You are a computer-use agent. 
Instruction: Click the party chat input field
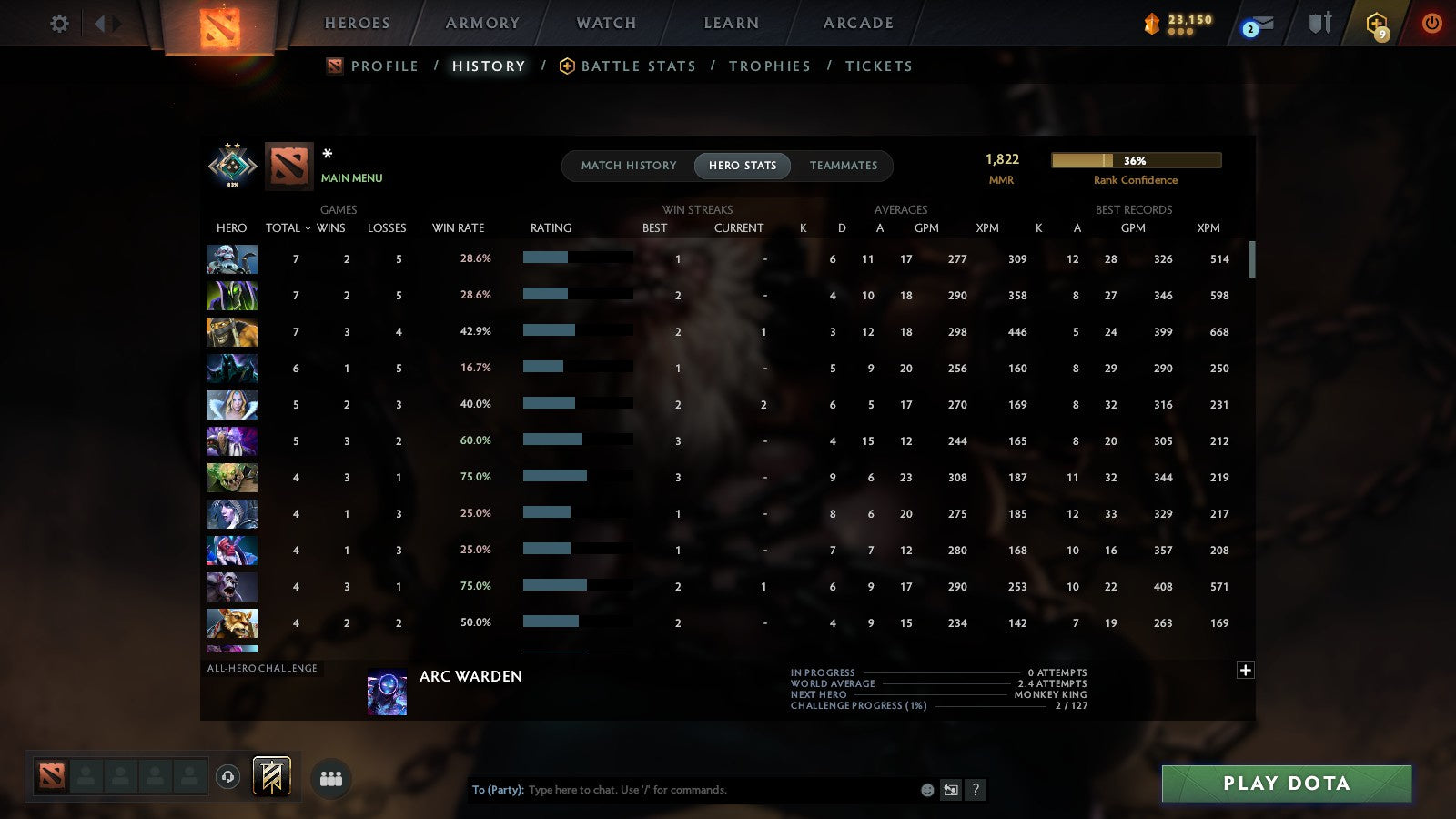coord(682,790)
